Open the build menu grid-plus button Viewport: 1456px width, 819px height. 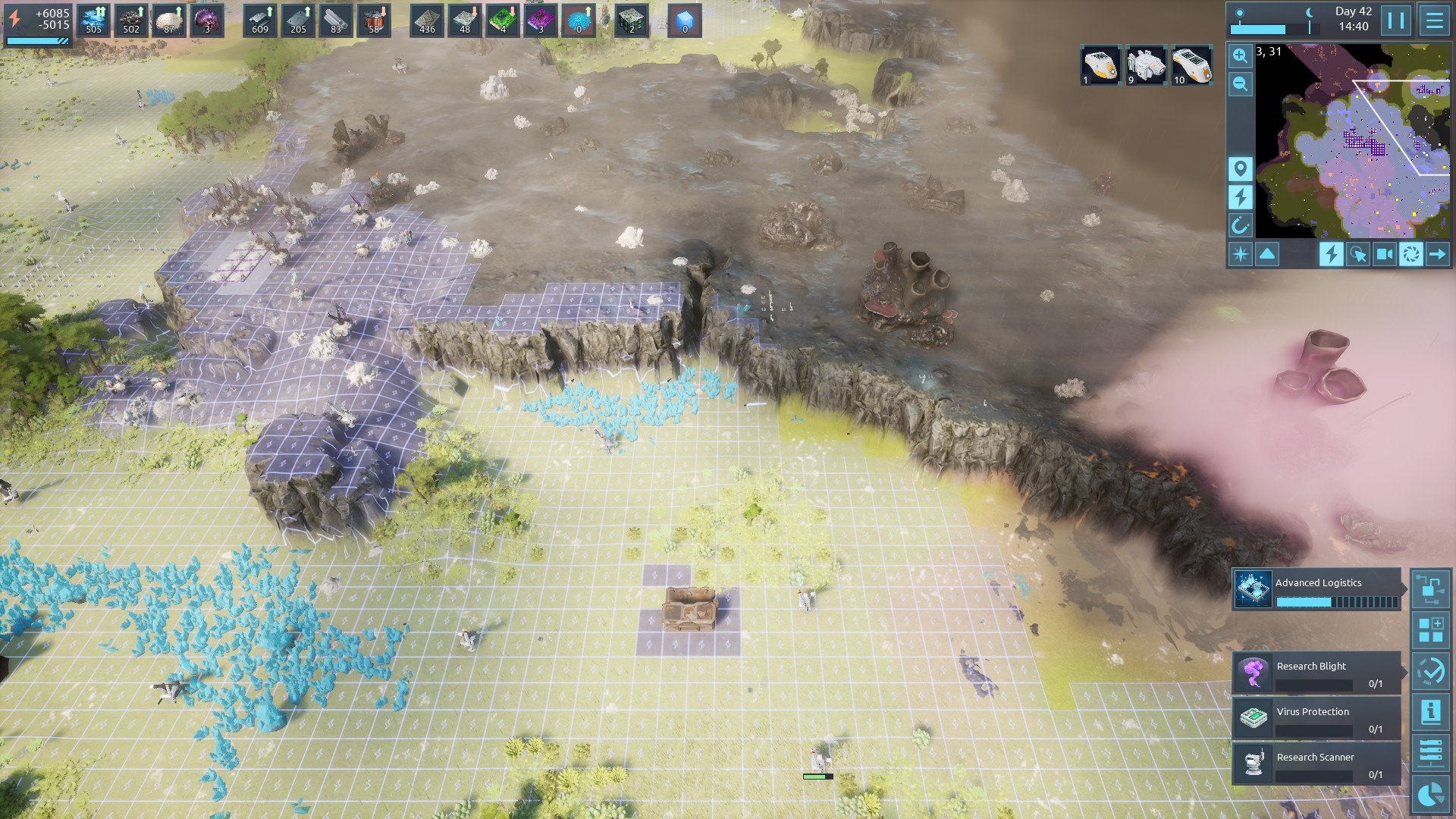[1431, 630]
